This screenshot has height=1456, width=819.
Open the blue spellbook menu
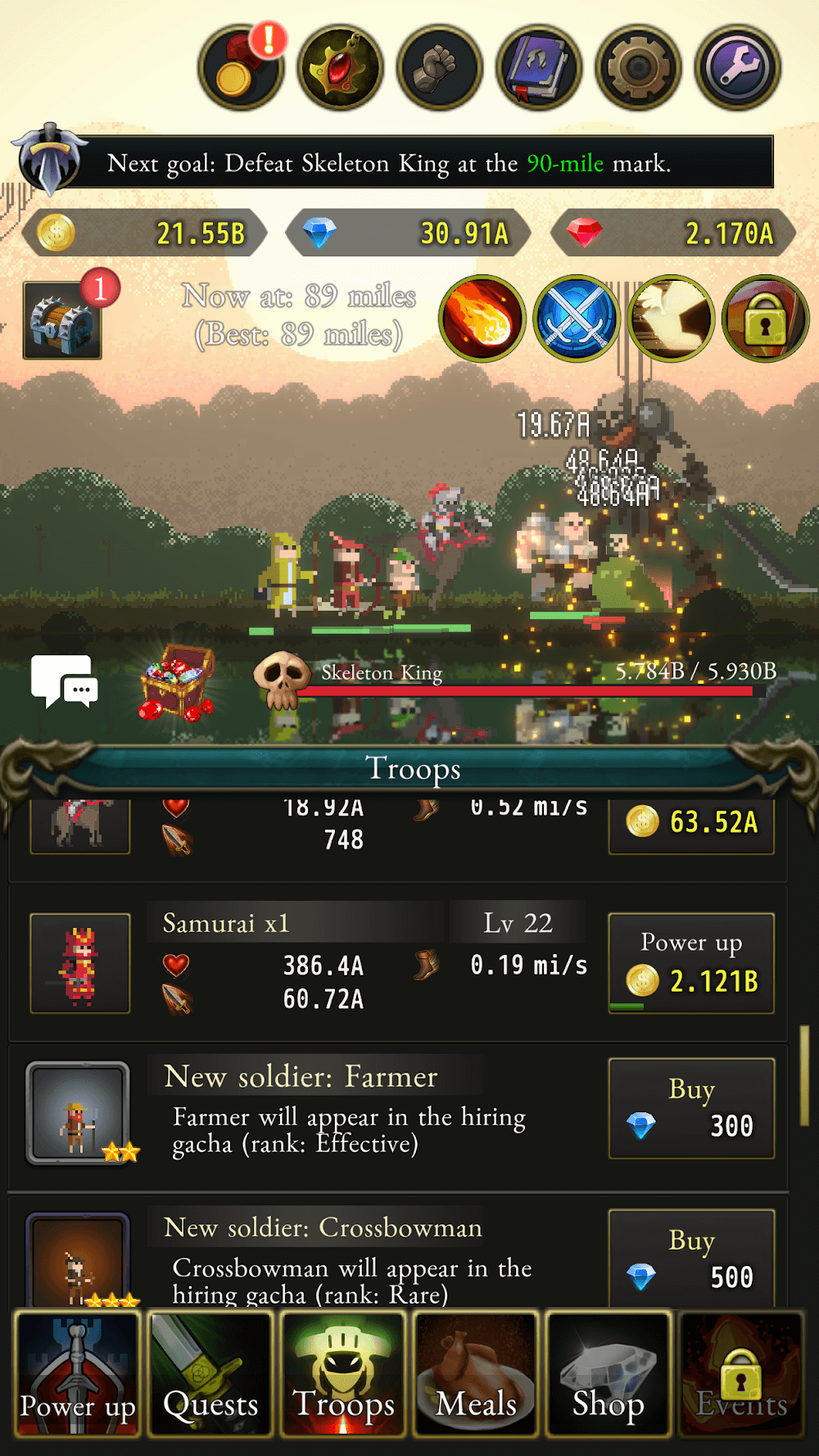click(x=539, y=68)
